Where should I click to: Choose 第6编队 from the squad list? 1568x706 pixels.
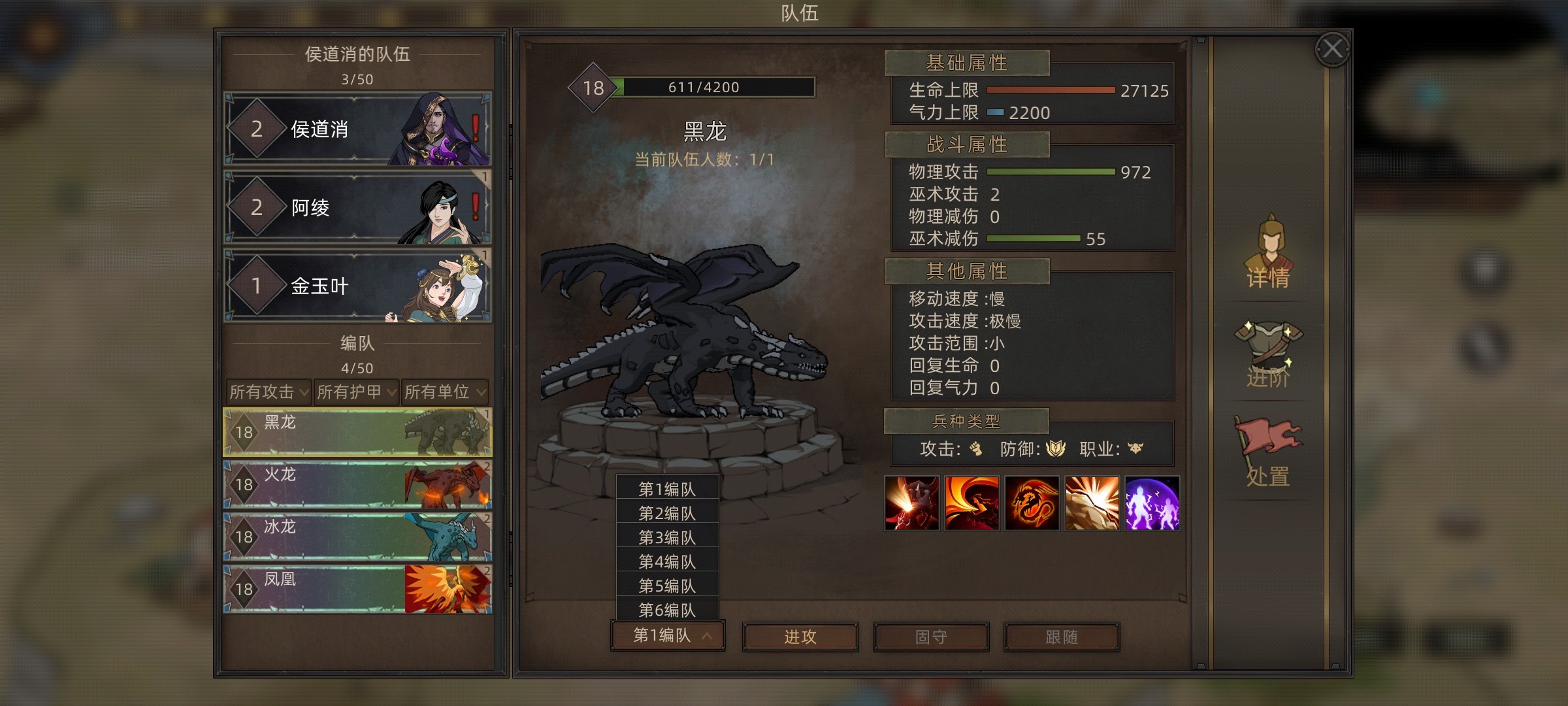click(667, 610)
